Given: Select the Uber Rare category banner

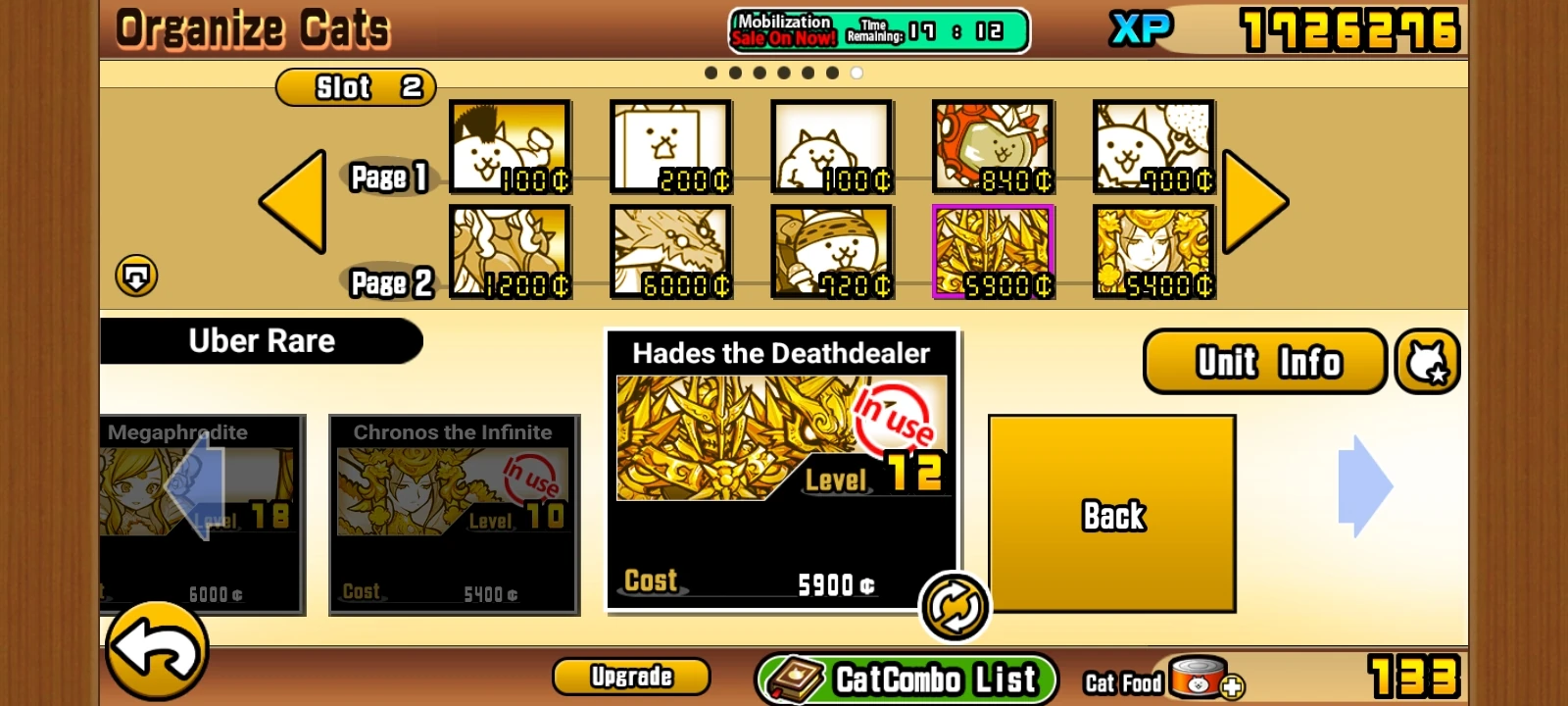Looking at the screenshot, I should (x=260, y=341).
